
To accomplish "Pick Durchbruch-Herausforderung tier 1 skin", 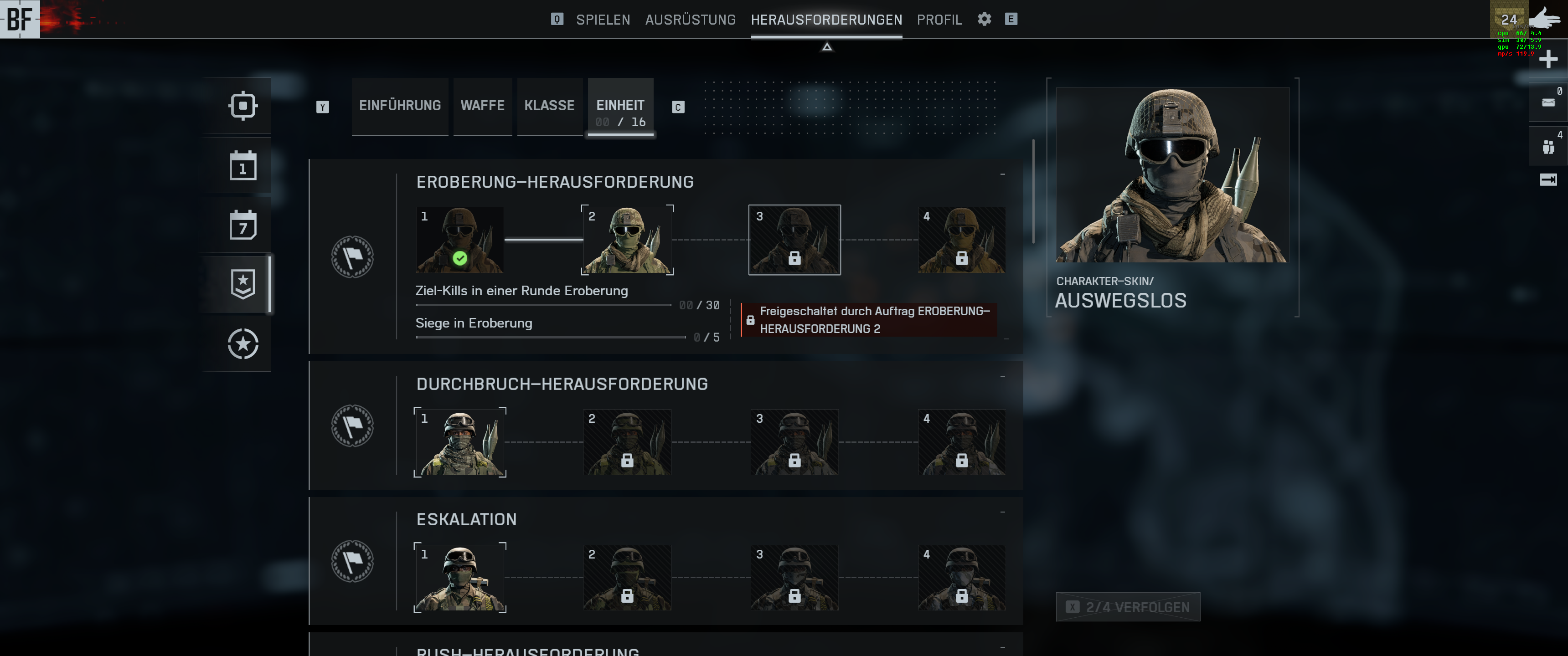I will [x=459, y=442].
